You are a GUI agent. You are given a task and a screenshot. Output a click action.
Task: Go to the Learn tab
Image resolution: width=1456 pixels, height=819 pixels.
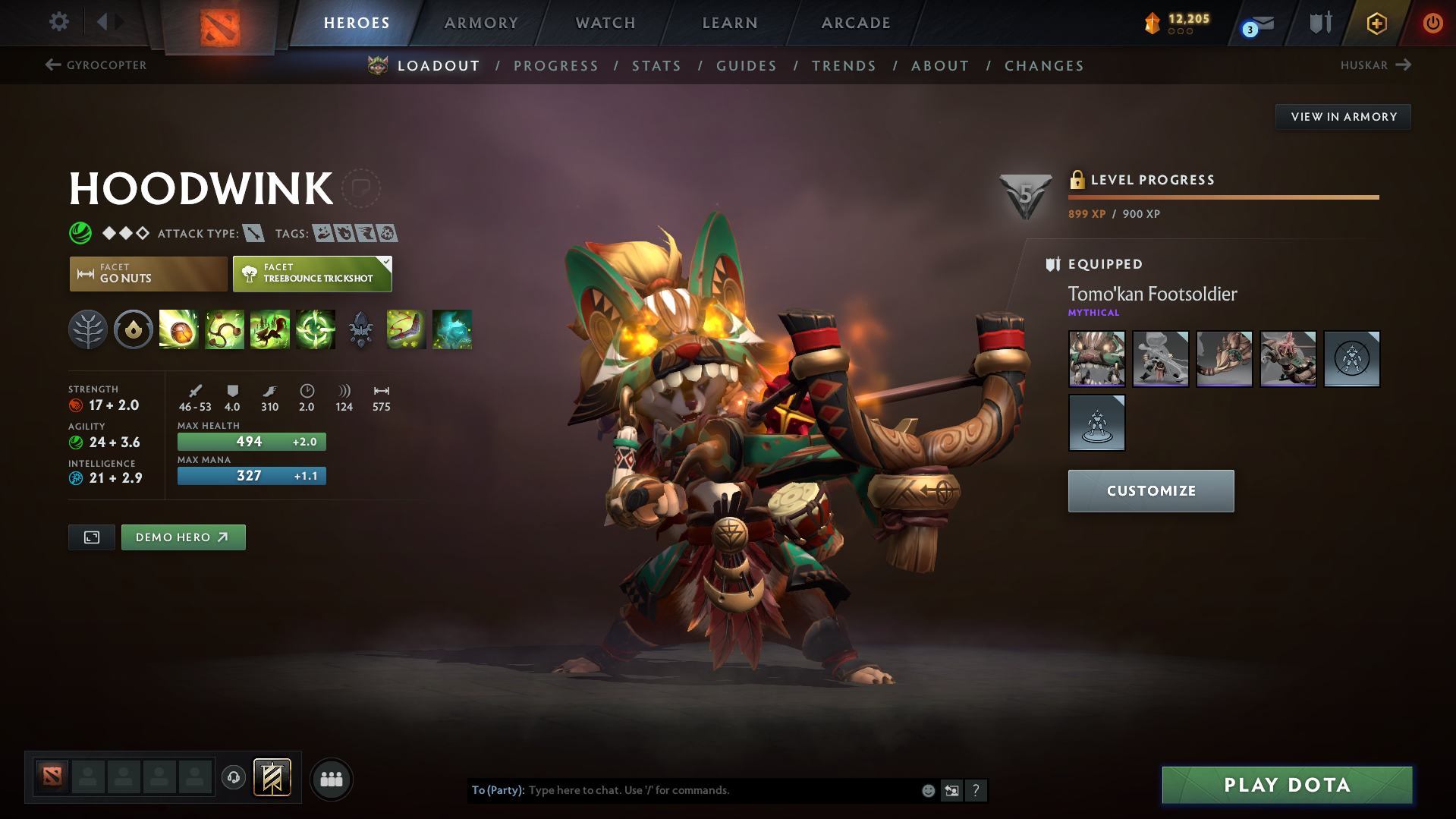[730, 23]
